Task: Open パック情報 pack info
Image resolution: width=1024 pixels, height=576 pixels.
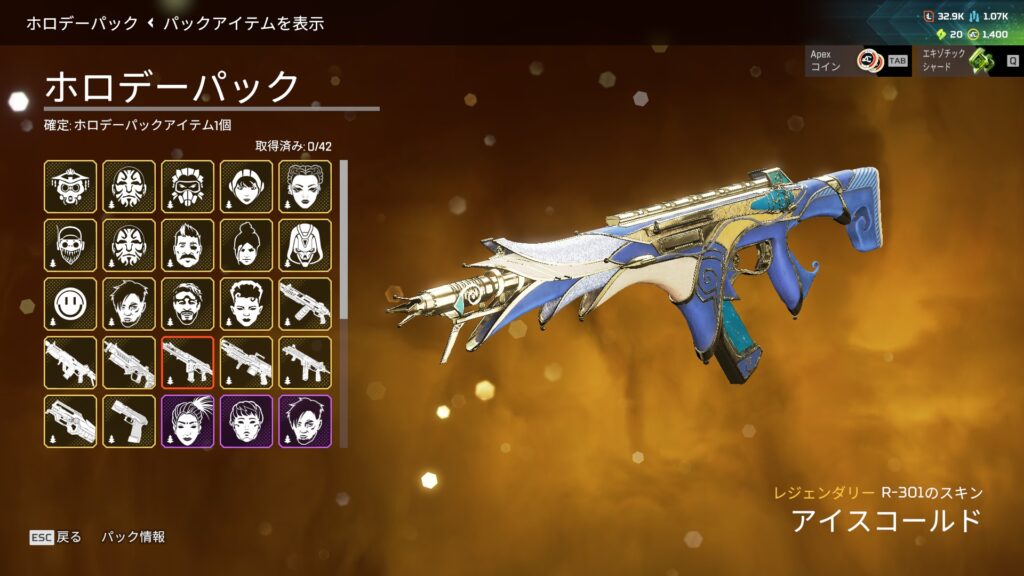Action: pos(133,537)
